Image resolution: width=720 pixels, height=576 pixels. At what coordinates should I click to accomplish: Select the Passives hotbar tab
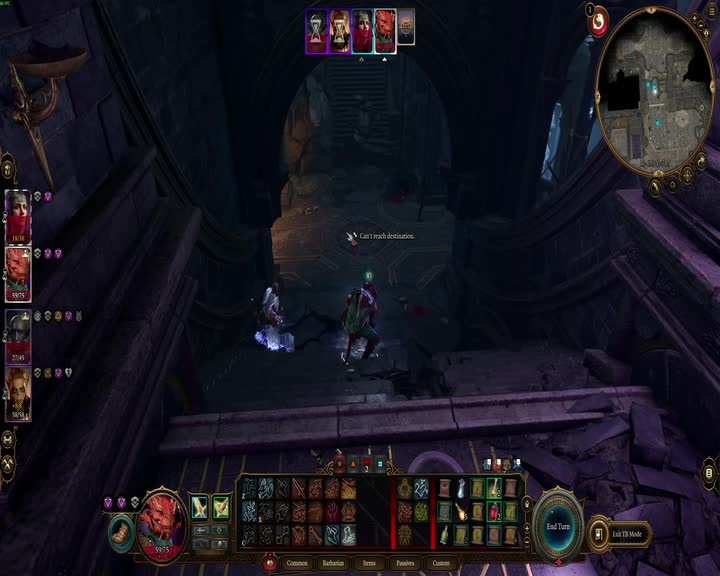406,564
